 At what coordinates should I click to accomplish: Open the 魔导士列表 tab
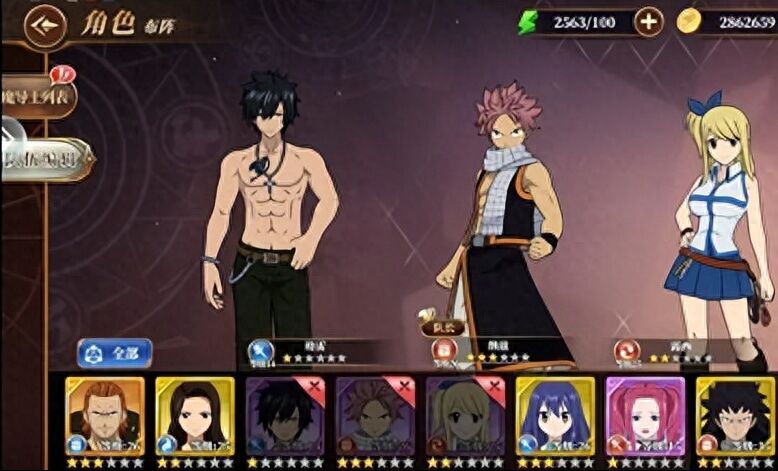[x=36, y=96]
